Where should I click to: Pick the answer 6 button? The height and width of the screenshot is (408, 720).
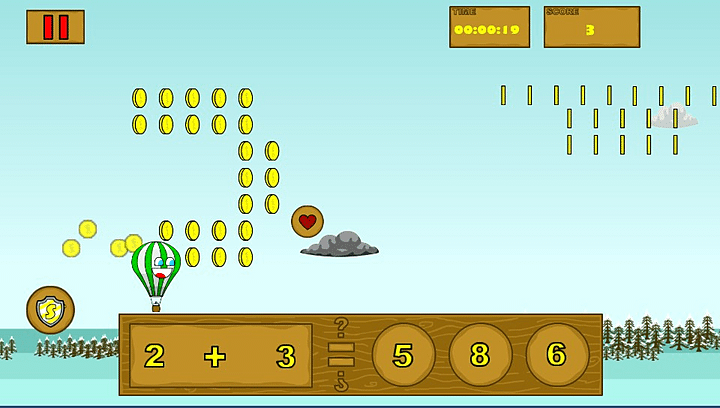[557, 355]
